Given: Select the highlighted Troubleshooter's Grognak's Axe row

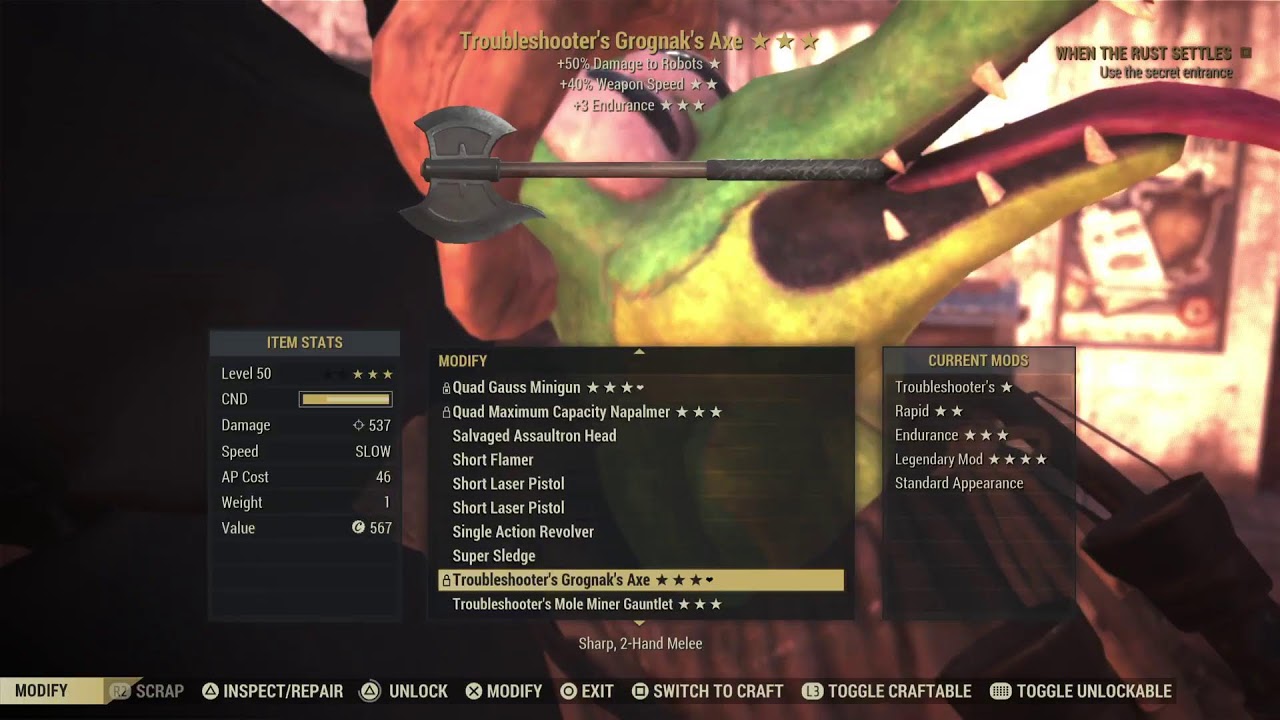Looking at the screenshot, I should 640,580.
